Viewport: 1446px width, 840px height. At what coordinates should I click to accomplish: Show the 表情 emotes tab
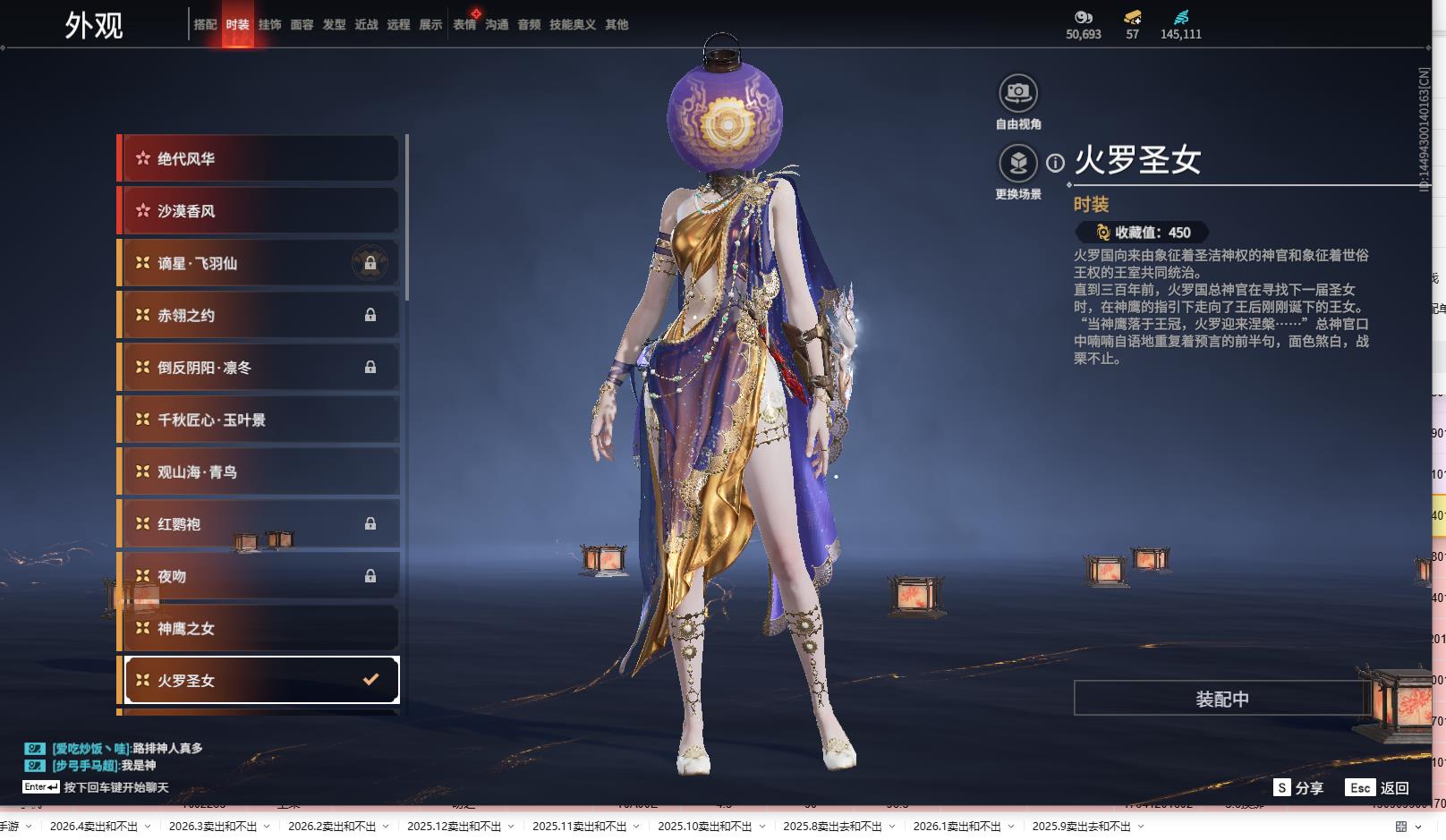pos(464,25)
